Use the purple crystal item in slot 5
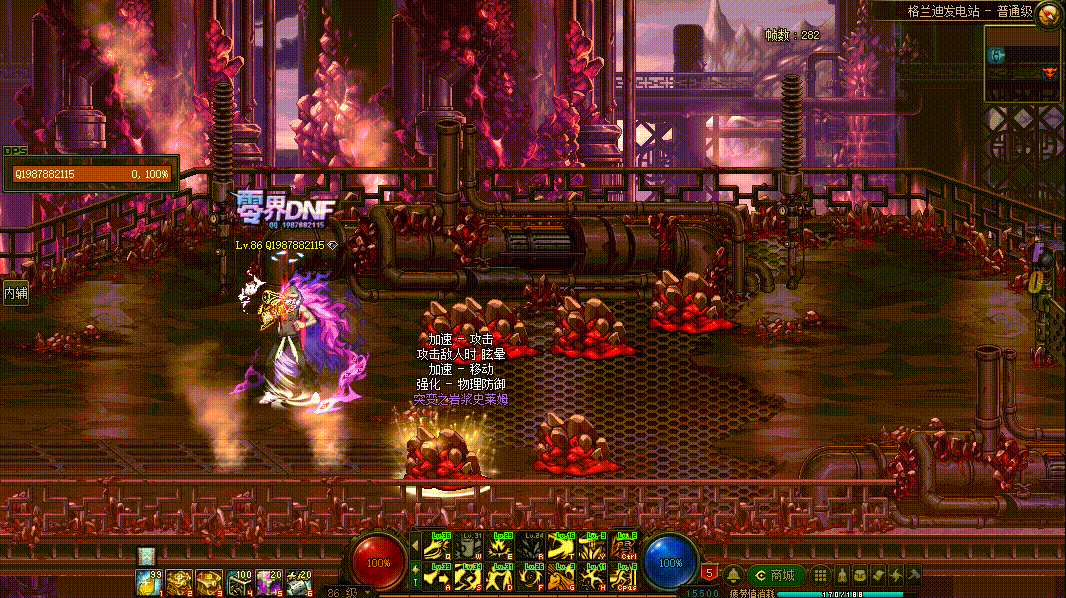Screen dimensions: 1066x598 [269, 580]
